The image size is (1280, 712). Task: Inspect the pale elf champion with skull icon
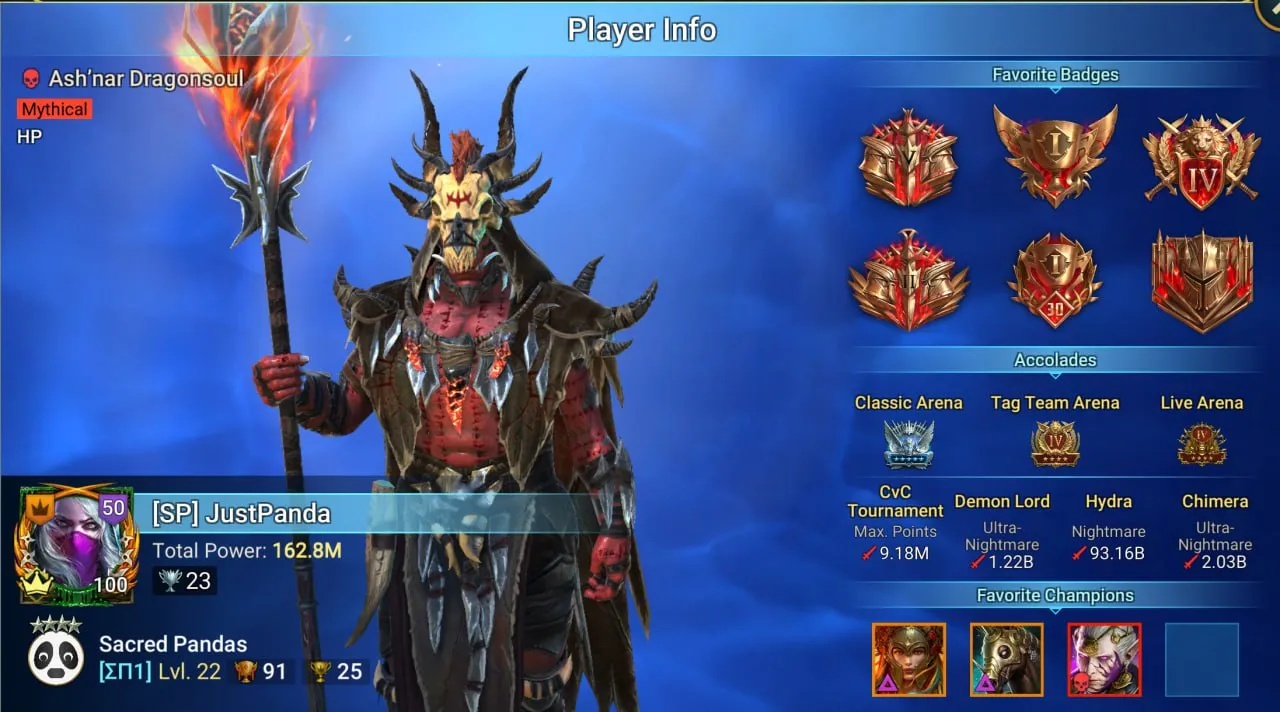tap(1104, 659)
